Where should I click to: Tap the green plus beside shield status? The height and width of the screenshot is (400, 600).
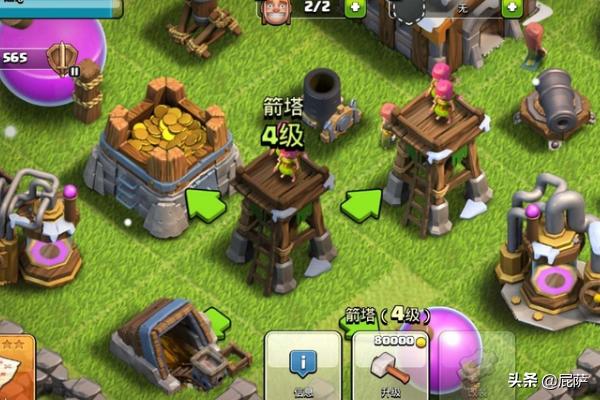[511, 7]
